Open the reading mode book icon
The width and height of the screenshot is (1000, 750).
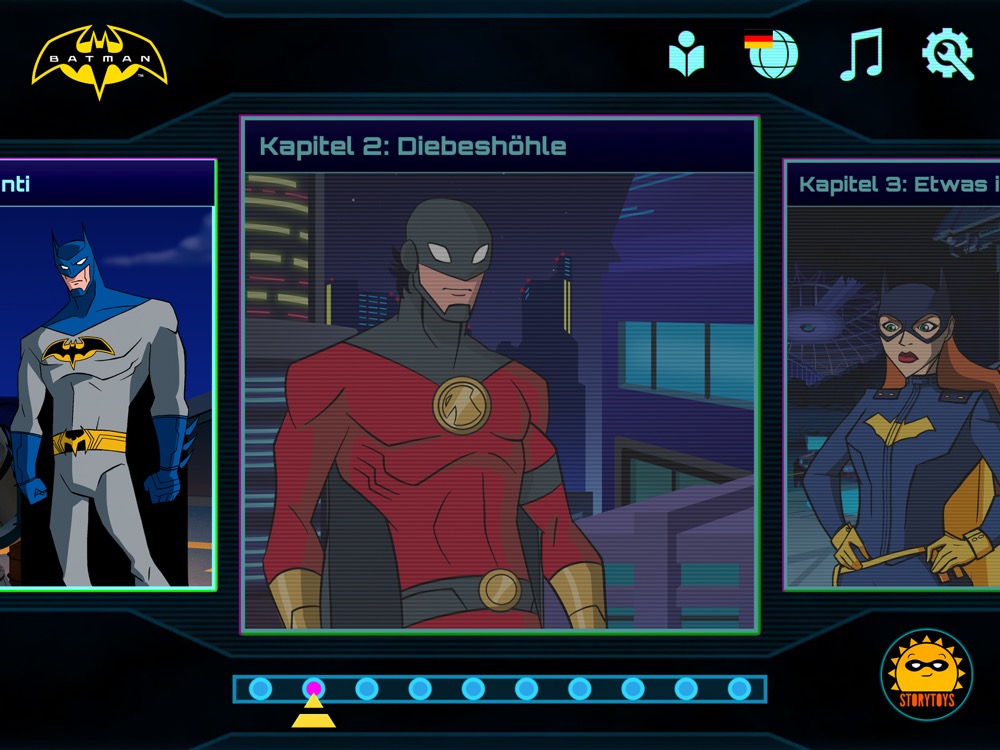687,54
